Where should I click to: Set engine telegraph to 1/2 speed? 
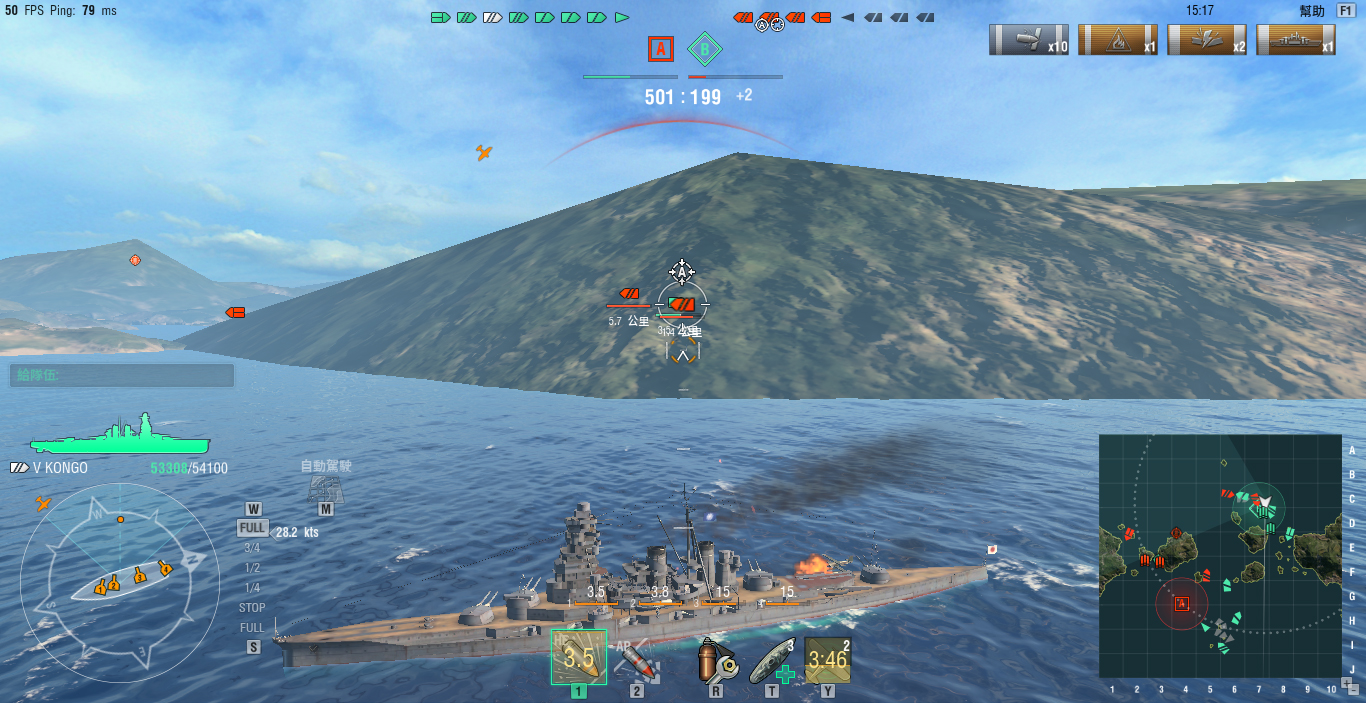pyautogui.click(x=252, y=568)
